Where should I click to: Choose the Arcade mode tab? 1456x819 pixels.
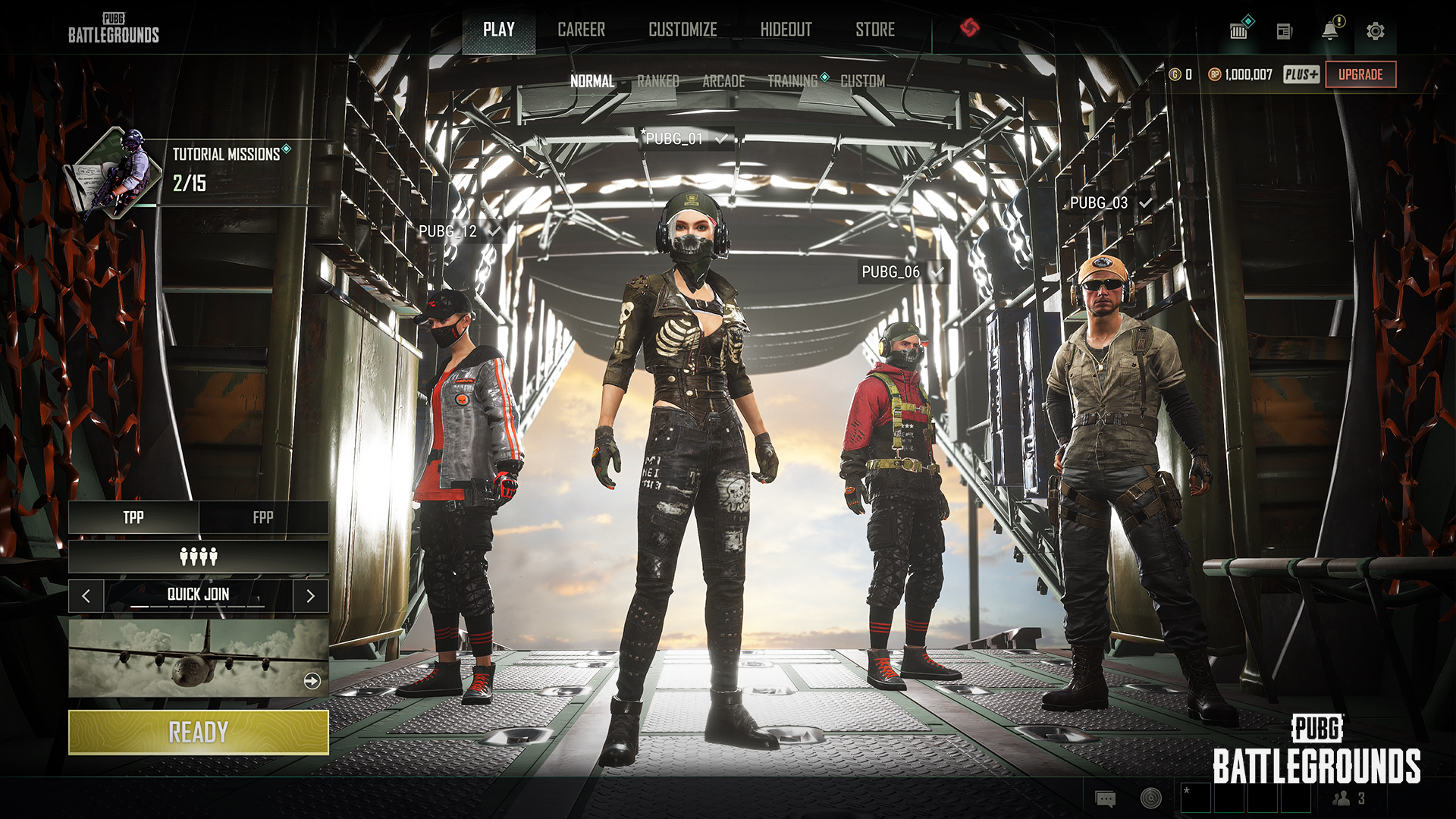click(723, 81)
